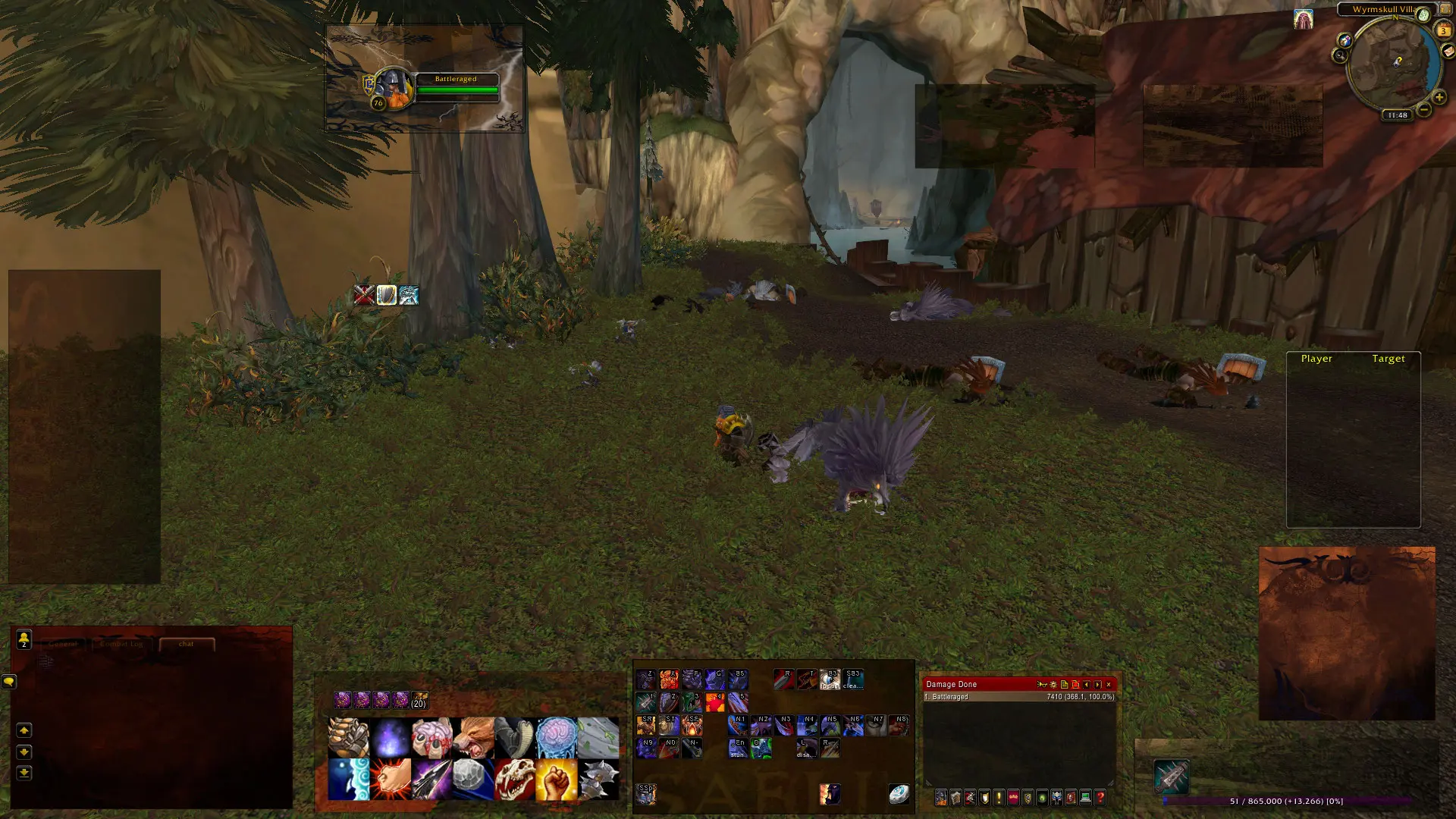
Task: Open the mail envelope icon by the minimap
Action: (1448, 52)
